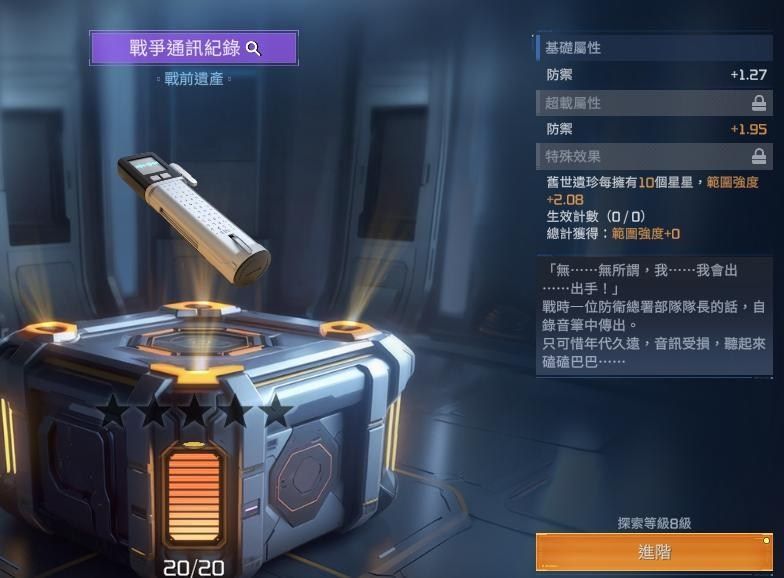Inspect the 戰爭通訊紀錄 item name banner

(x=194, y=48)
